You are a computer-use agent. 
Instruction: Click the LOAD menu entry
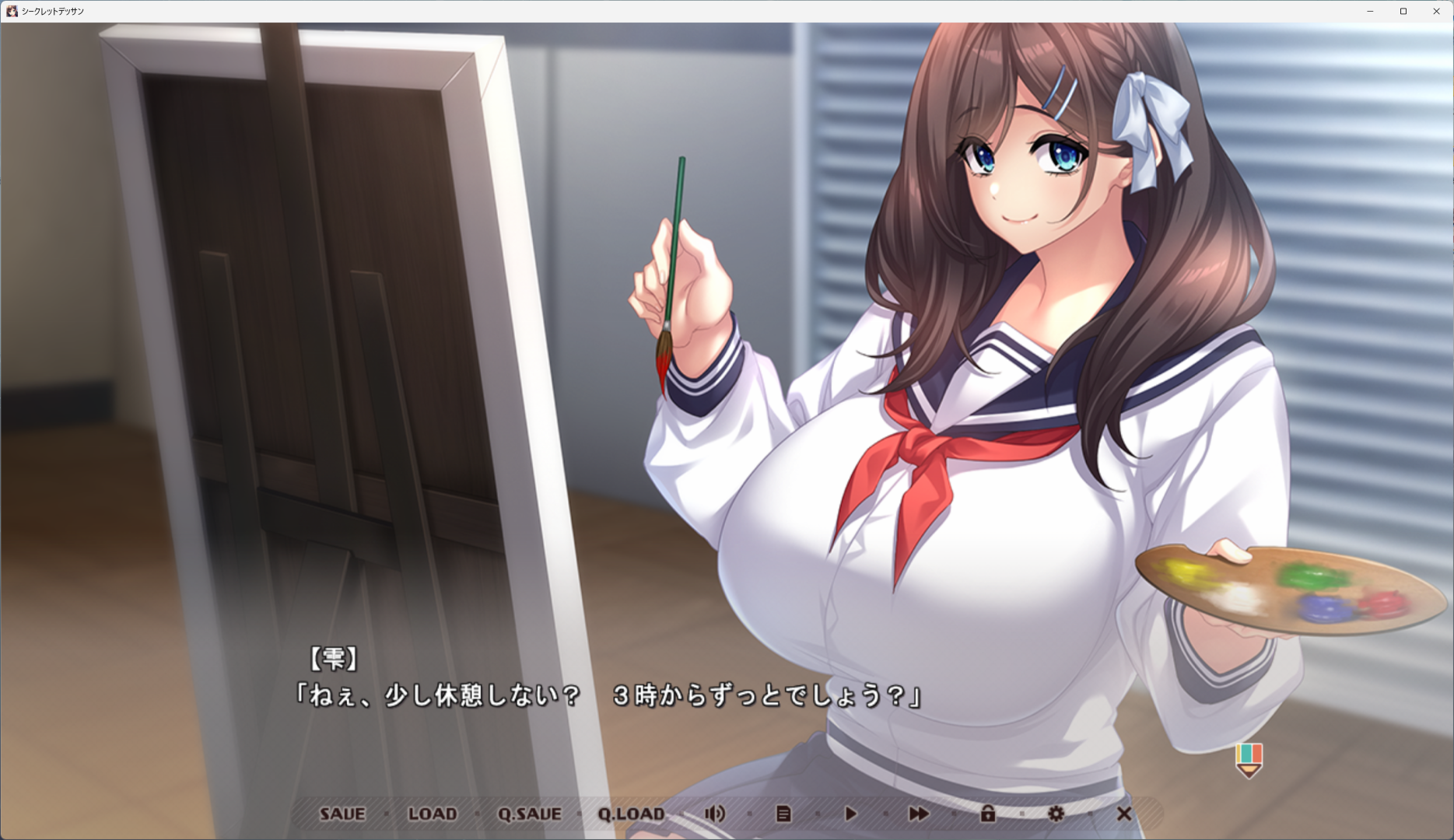click(433, 814)
